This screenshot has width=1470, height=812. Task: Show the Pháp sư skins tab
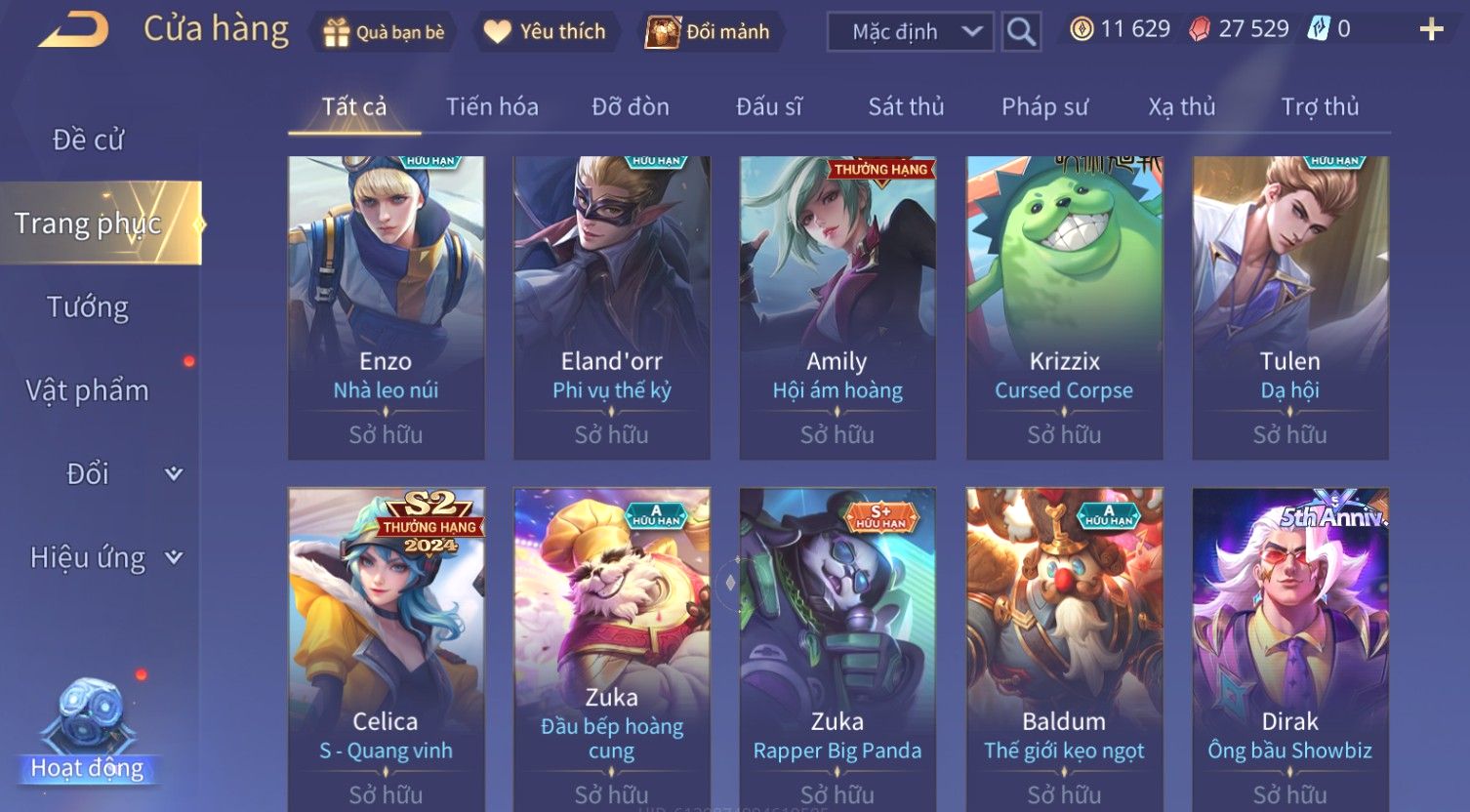pos(1044,106)
